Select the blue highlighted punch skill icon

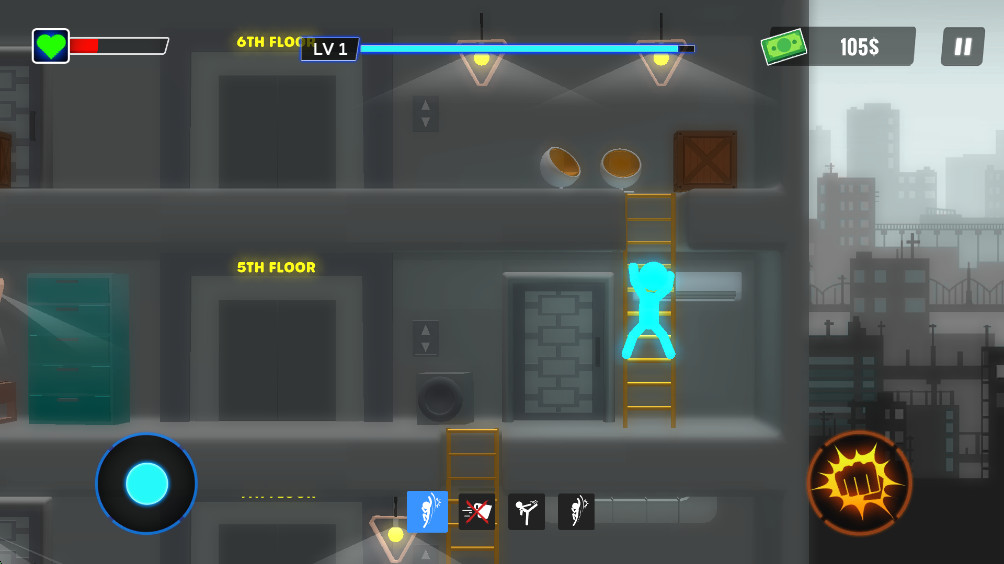coord(427,512)
